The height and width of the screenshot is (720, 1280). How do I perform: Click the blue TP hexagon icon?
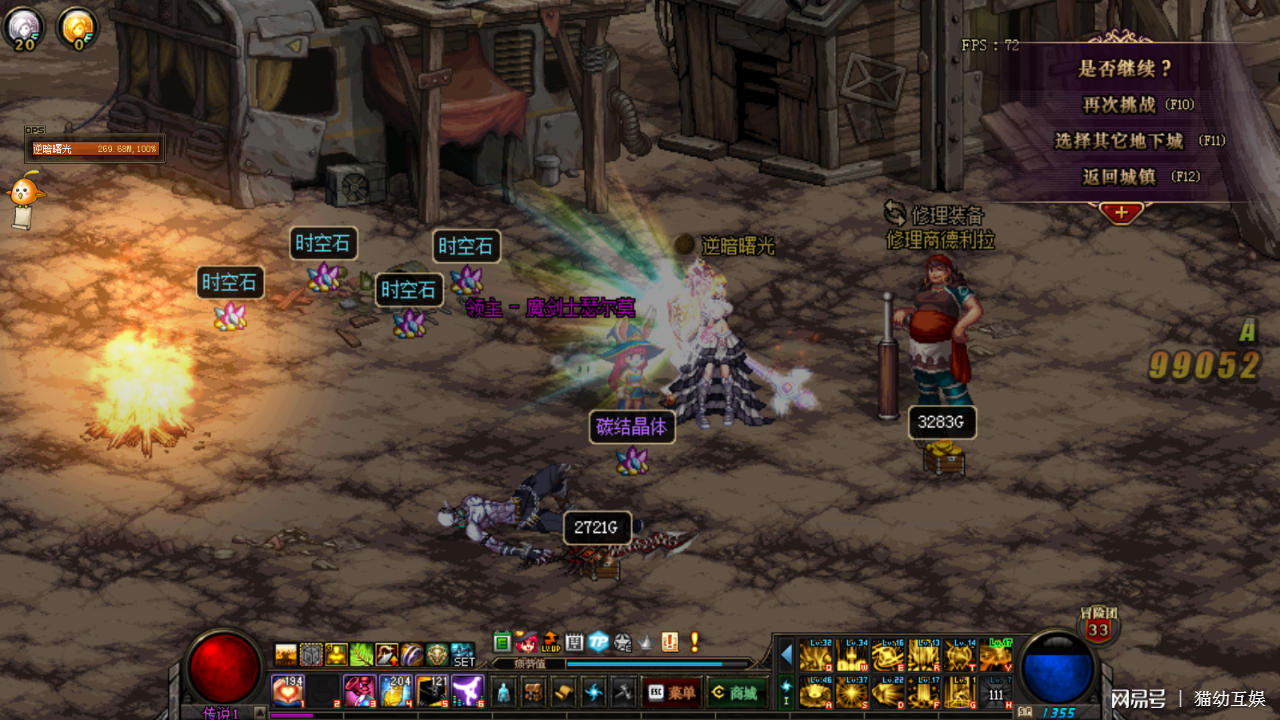tap(598, 642)
